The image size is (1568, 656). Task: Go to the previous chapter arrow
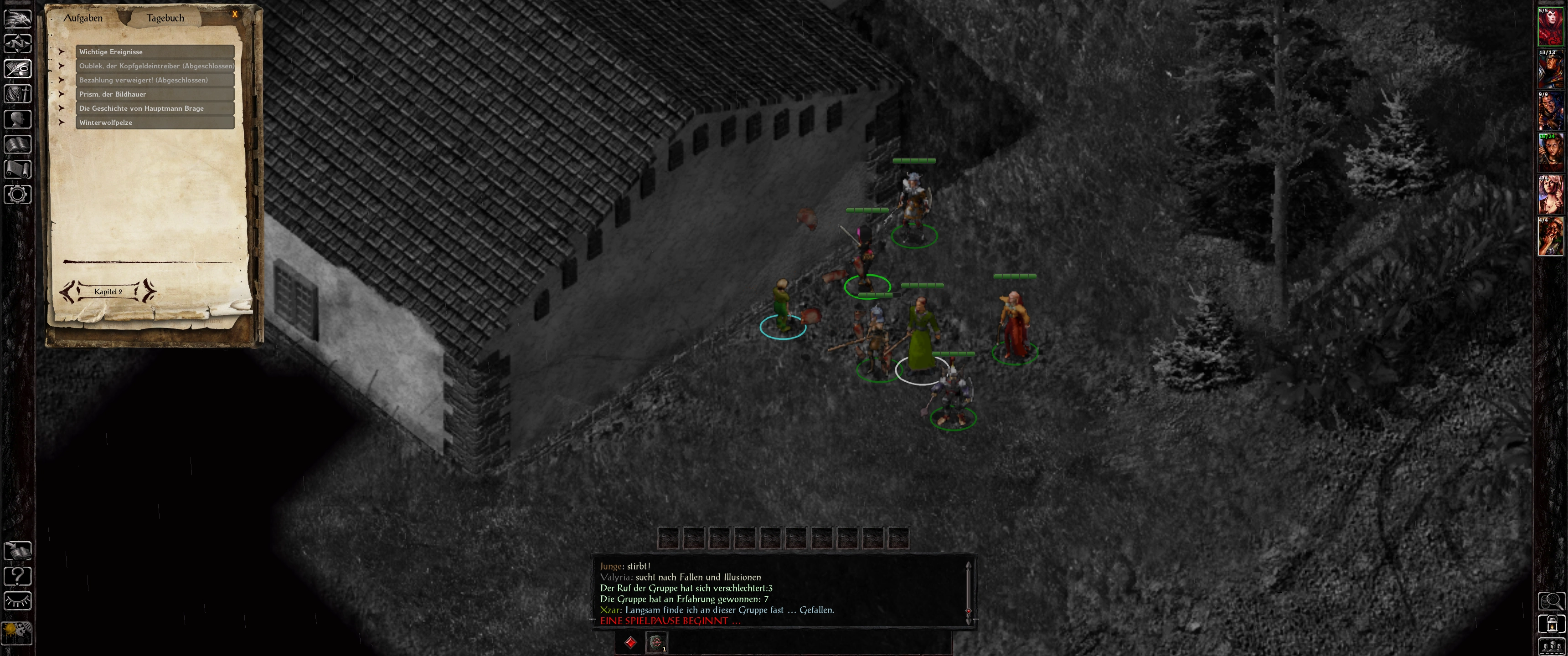tap(68, 292)
